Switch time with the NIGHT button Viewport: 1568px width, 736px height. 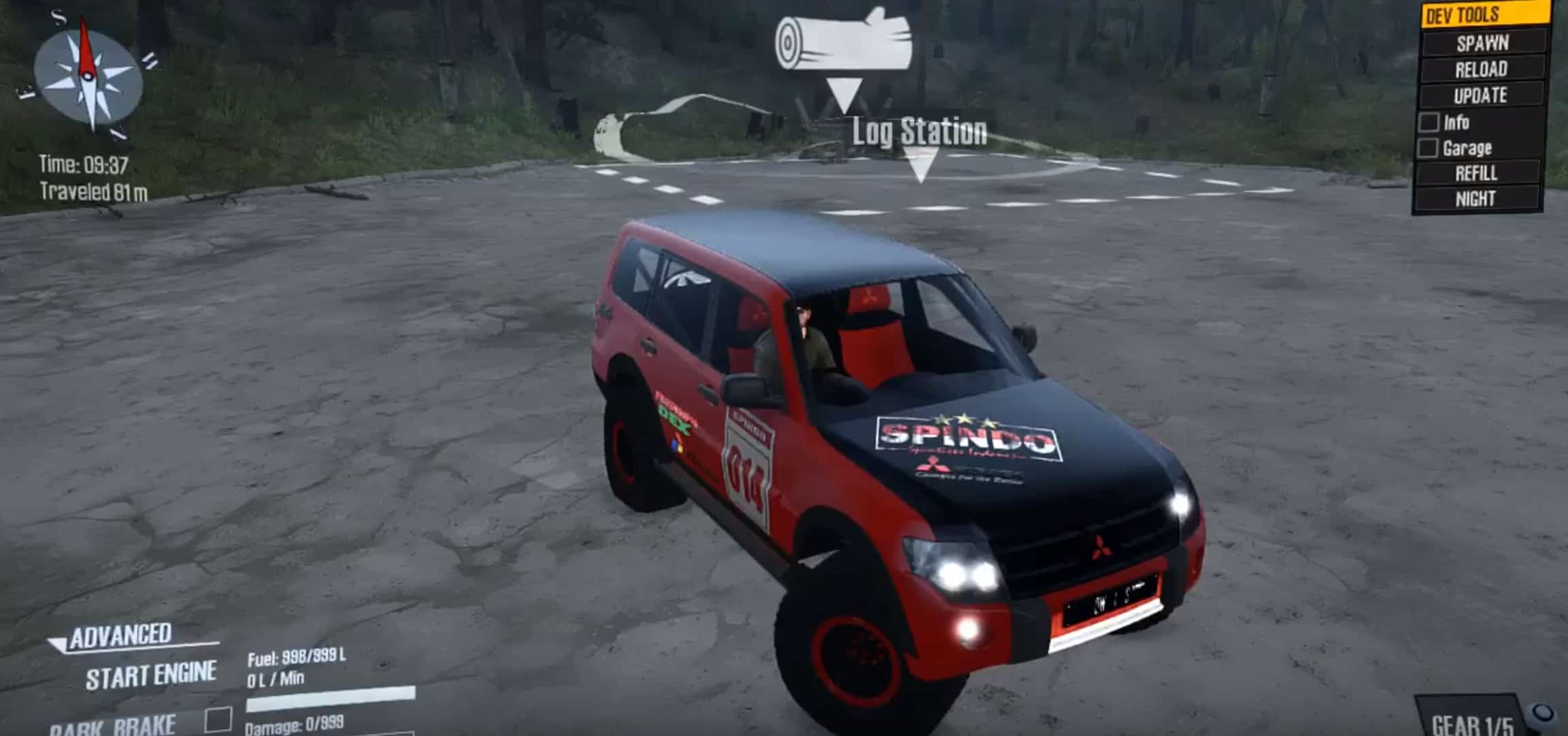pyautogui.click(x=1475, y=199)
